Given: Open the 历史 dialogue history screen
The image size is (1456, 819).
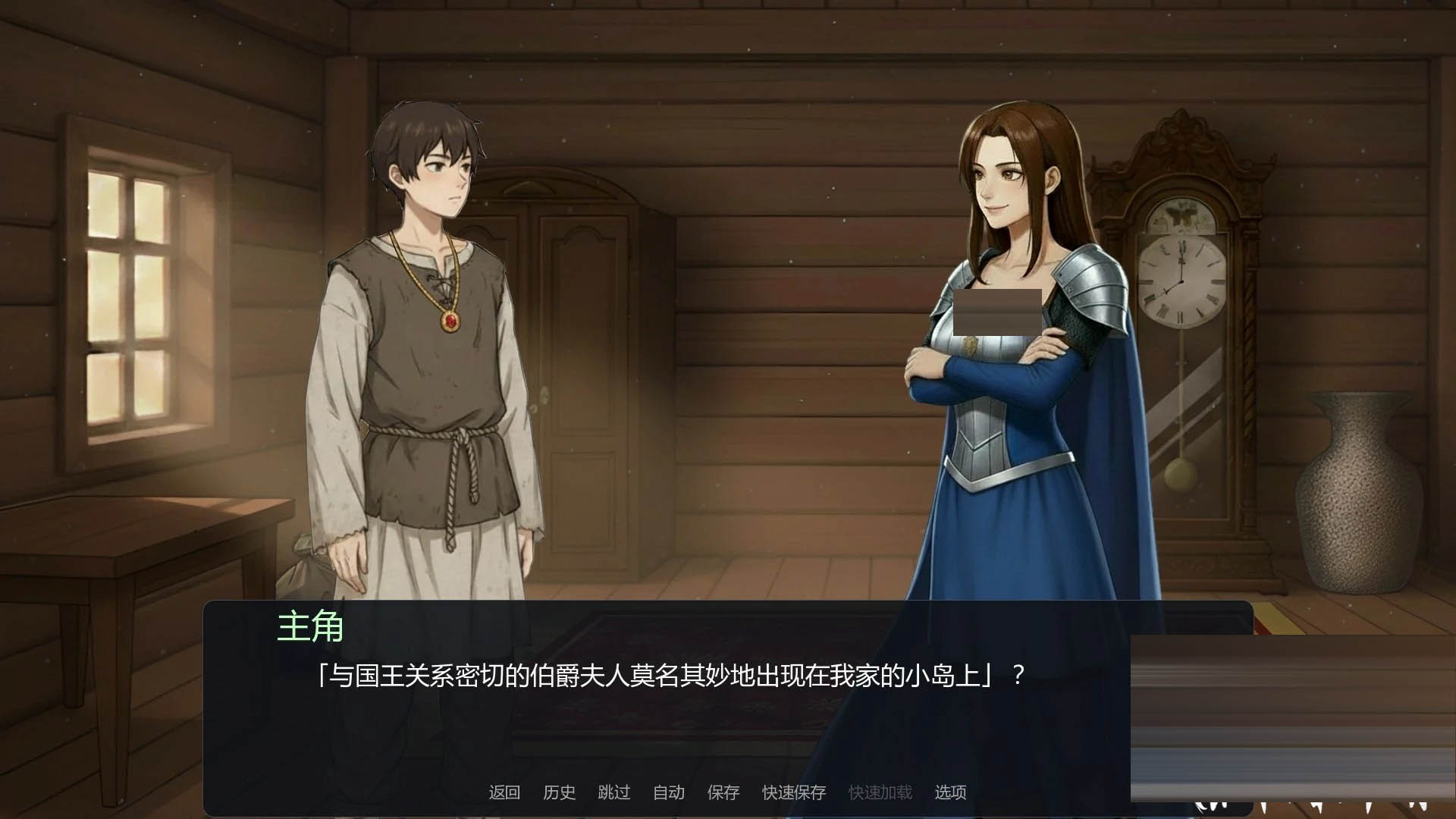Looking at the screenshot, I should click(559, 792).
